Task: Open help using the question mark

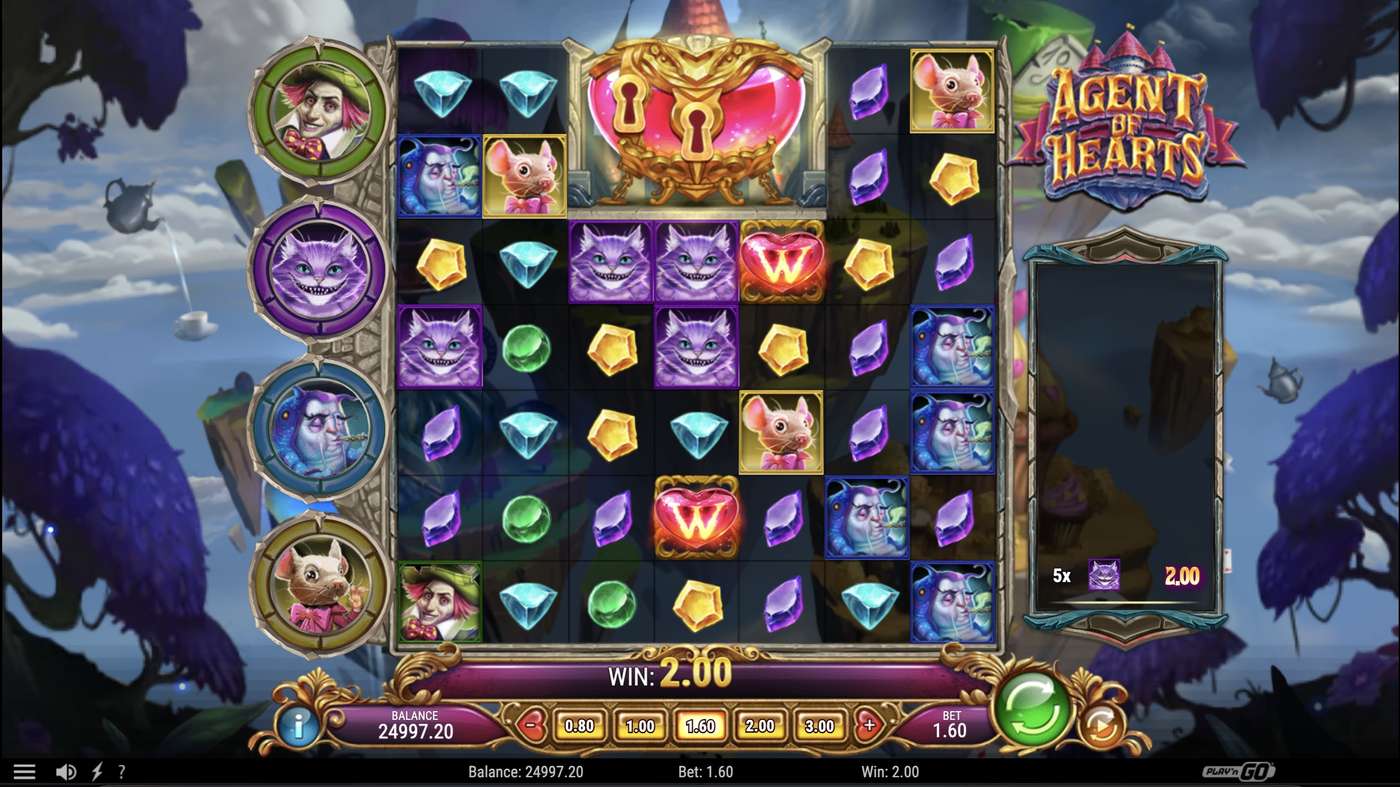Action: pos(122,771)
